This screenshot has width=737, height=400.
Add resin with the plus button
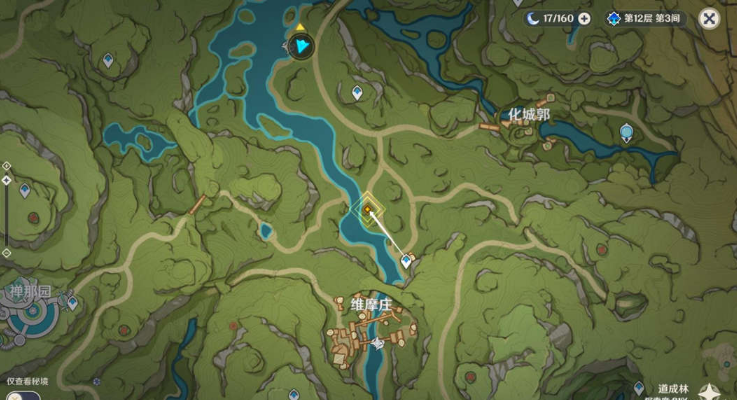(584, 18)
